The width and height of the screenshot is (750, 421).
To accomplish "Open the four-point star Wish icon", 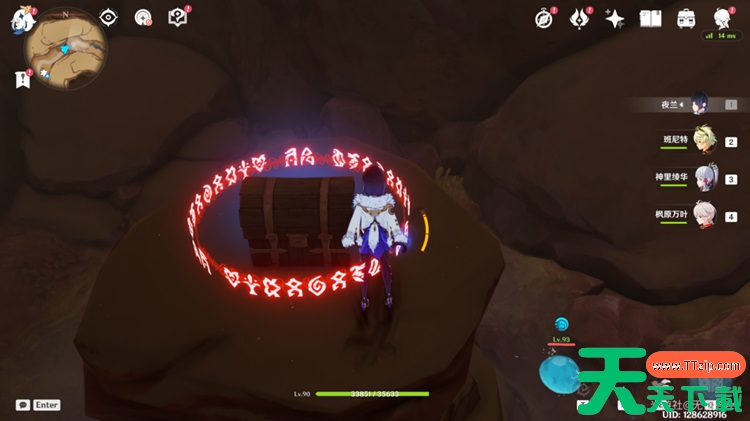I will (x=615, y=18).
